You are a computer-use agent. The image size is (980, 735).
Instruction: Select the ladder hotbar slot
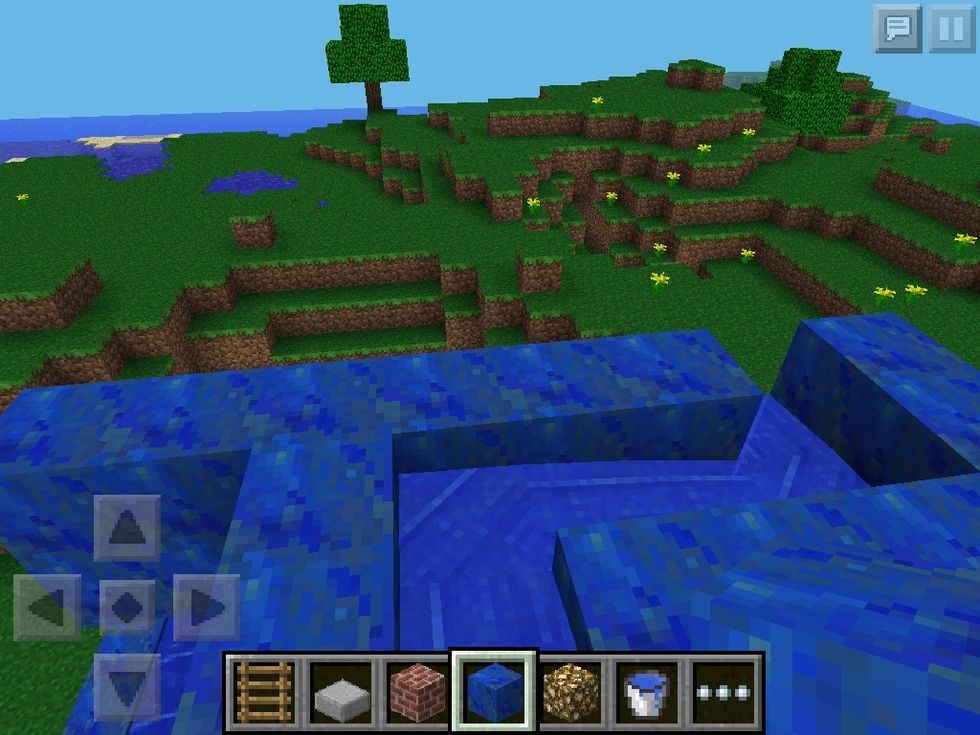tap(263, 691)
